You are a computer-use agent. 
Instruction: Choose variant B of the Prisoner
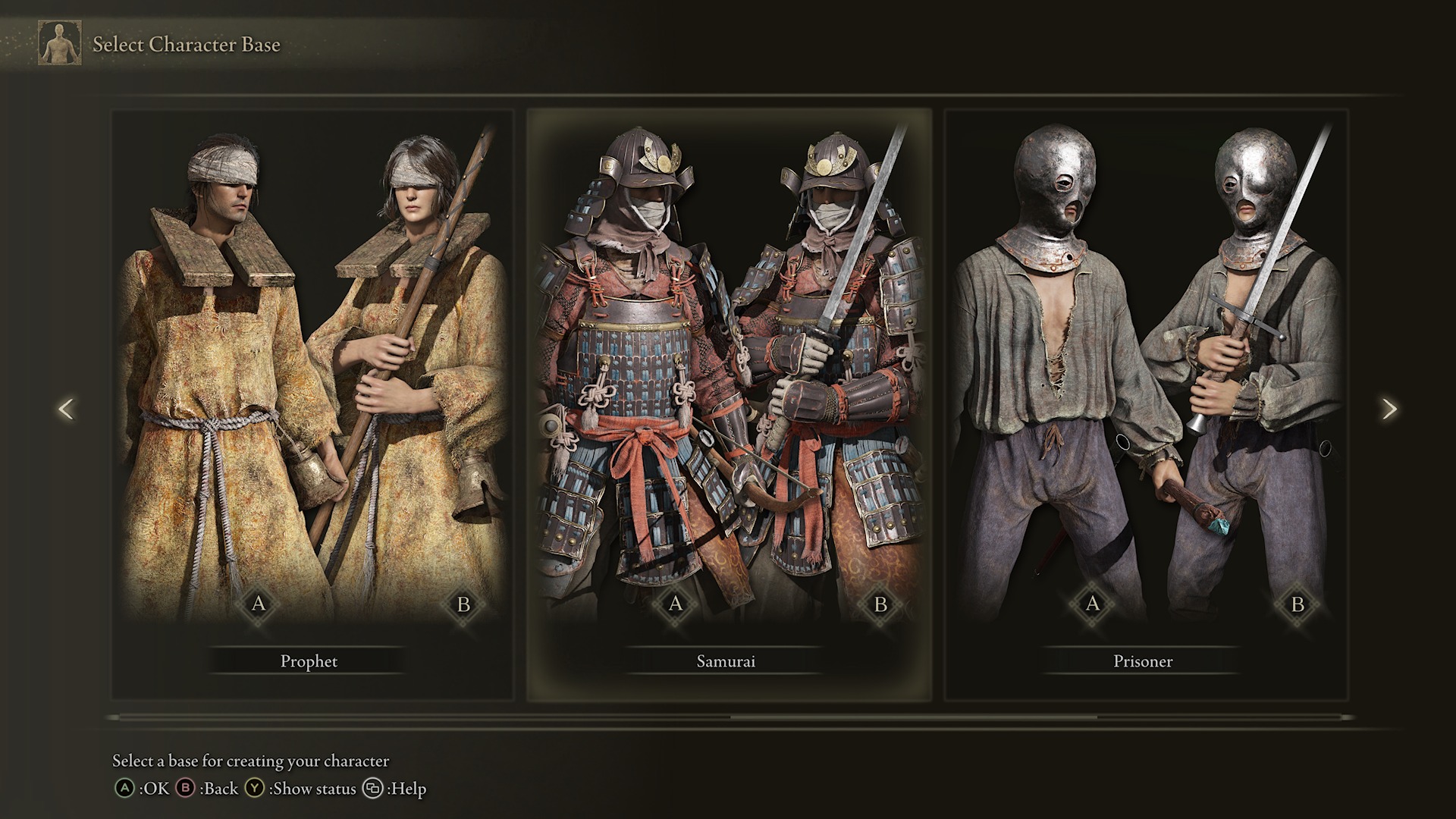1298,604
